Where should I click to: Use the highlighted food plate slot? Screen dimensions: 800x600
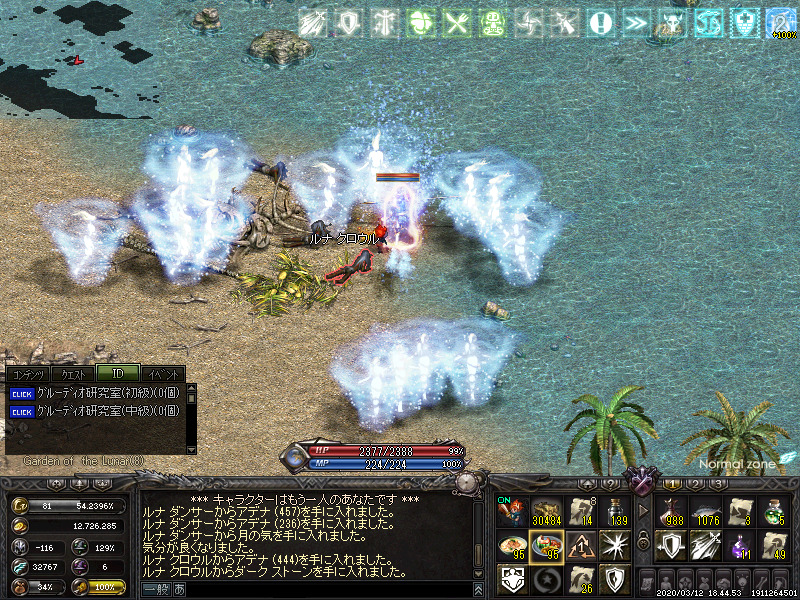tap(546, 545)
